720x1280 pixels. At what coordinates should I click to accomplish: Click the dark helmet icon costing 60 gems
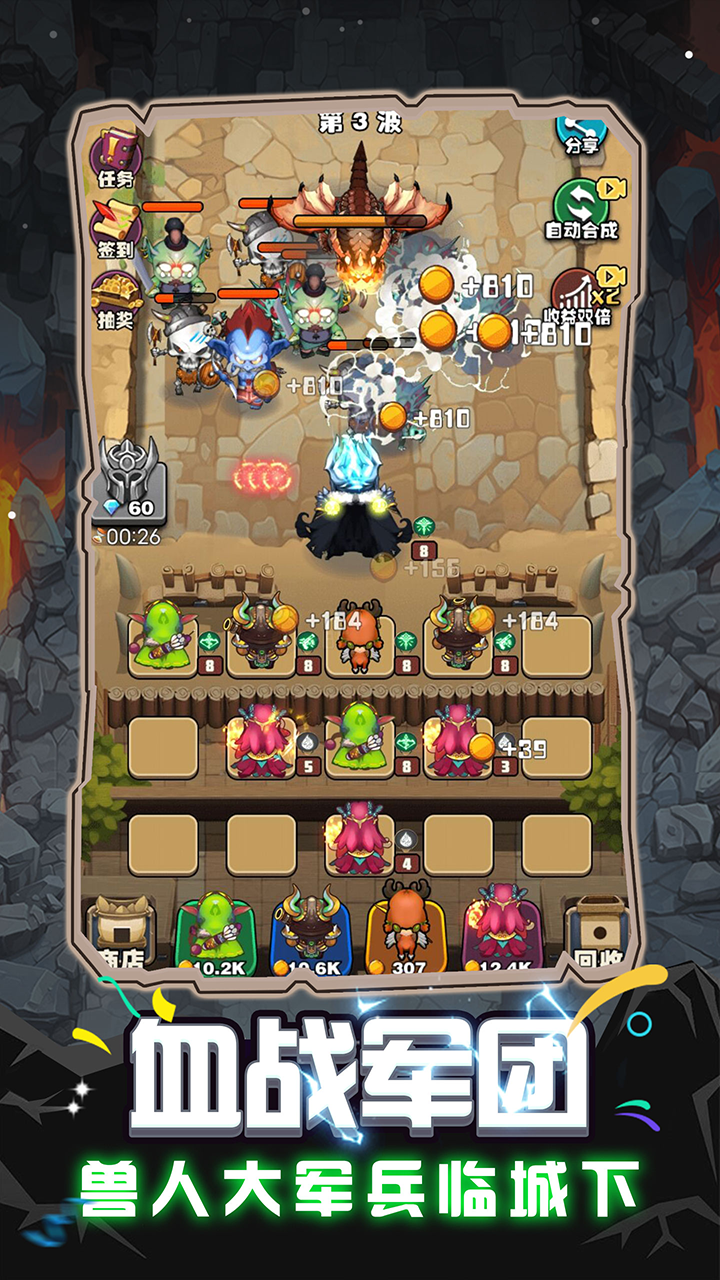[x=131, y=480]
